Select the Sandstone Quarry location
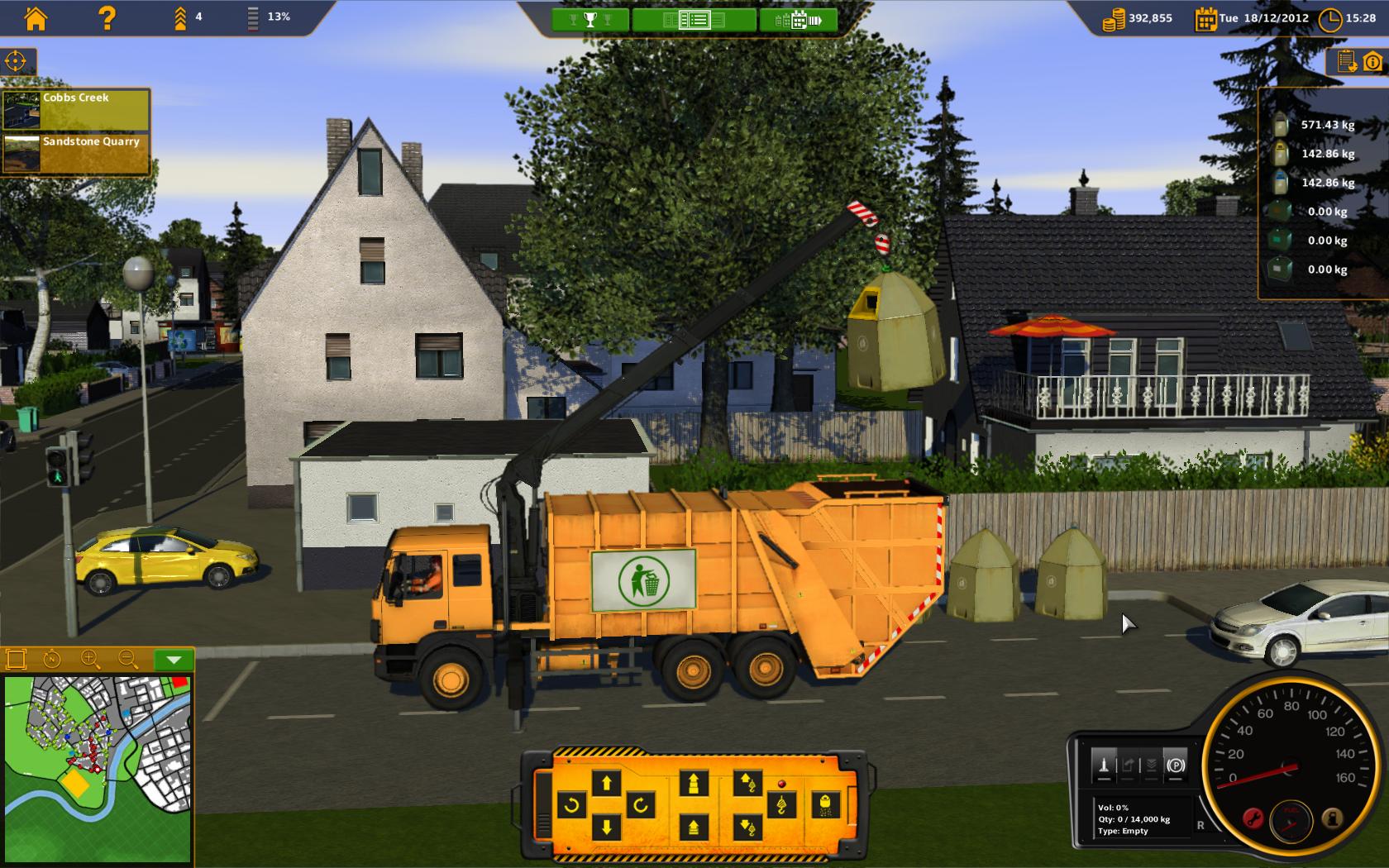Viewport: 1389px width, 868px height. [x=75, y=153]
